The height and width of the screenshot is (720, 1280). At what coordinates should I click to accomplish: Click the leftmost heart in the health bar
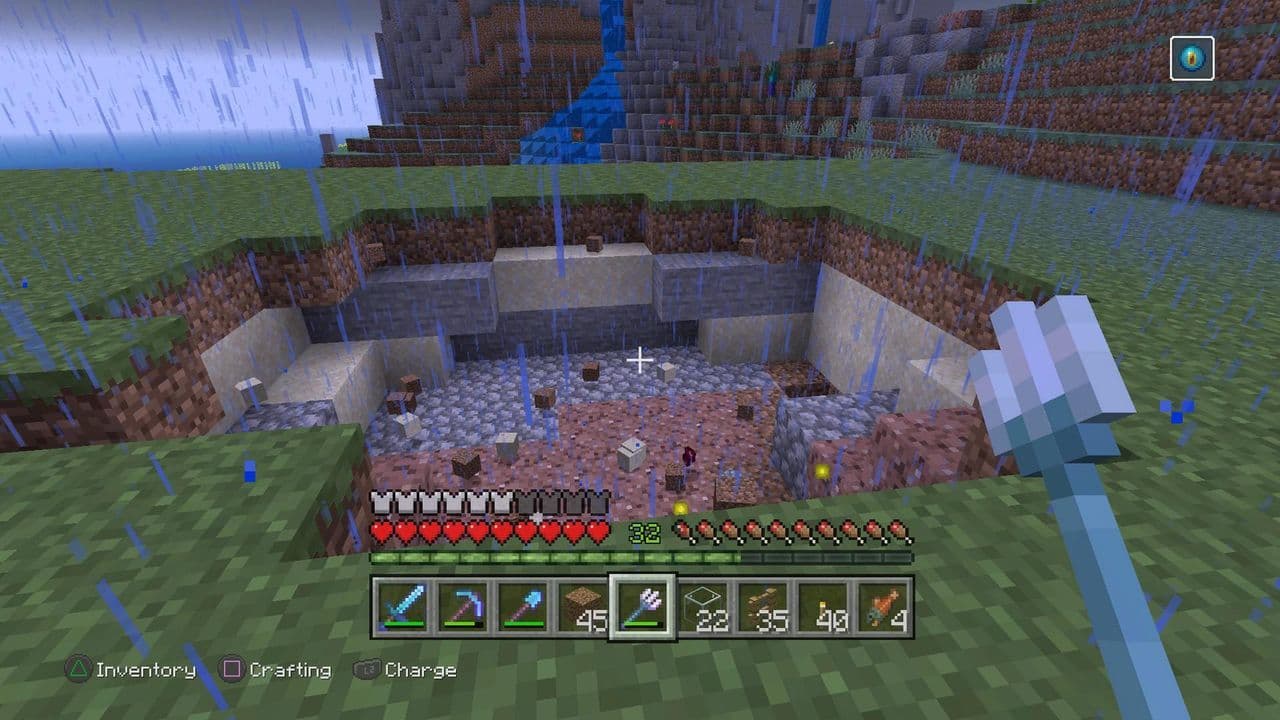[380, 533]
